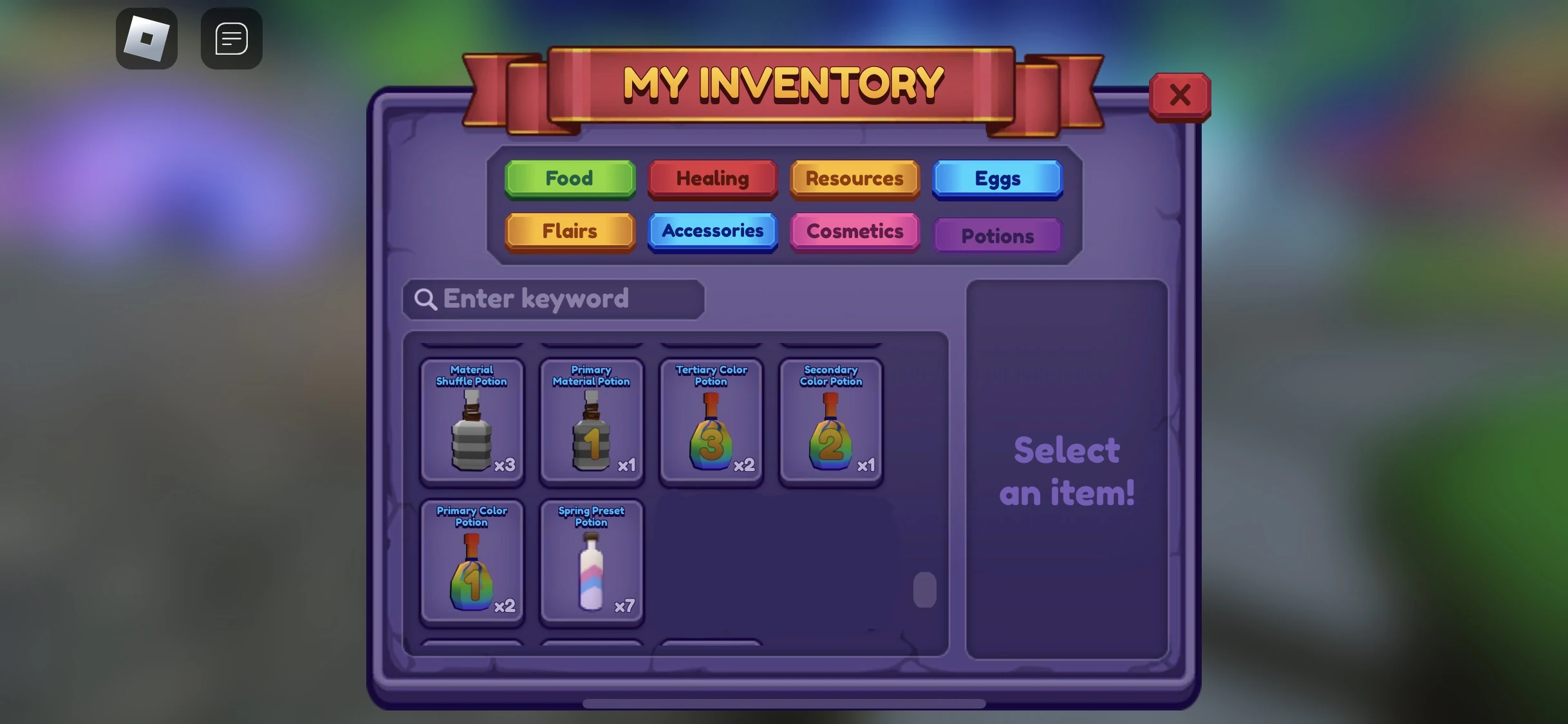
Task: Open the Cosmetics category
Action: [854, 232]
